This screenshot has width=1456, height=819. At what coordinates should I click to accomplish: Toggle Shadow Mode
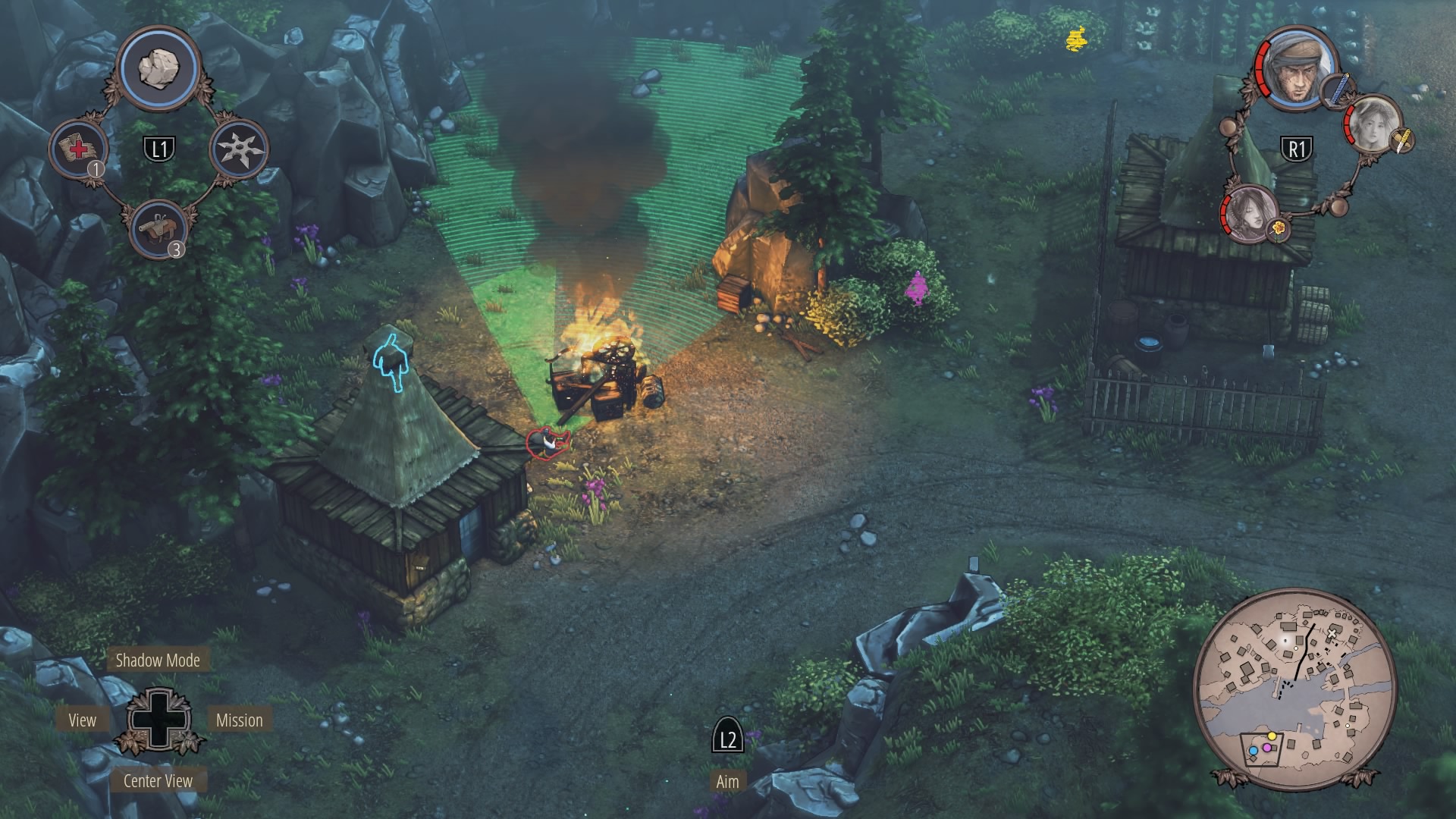point(158,661)
